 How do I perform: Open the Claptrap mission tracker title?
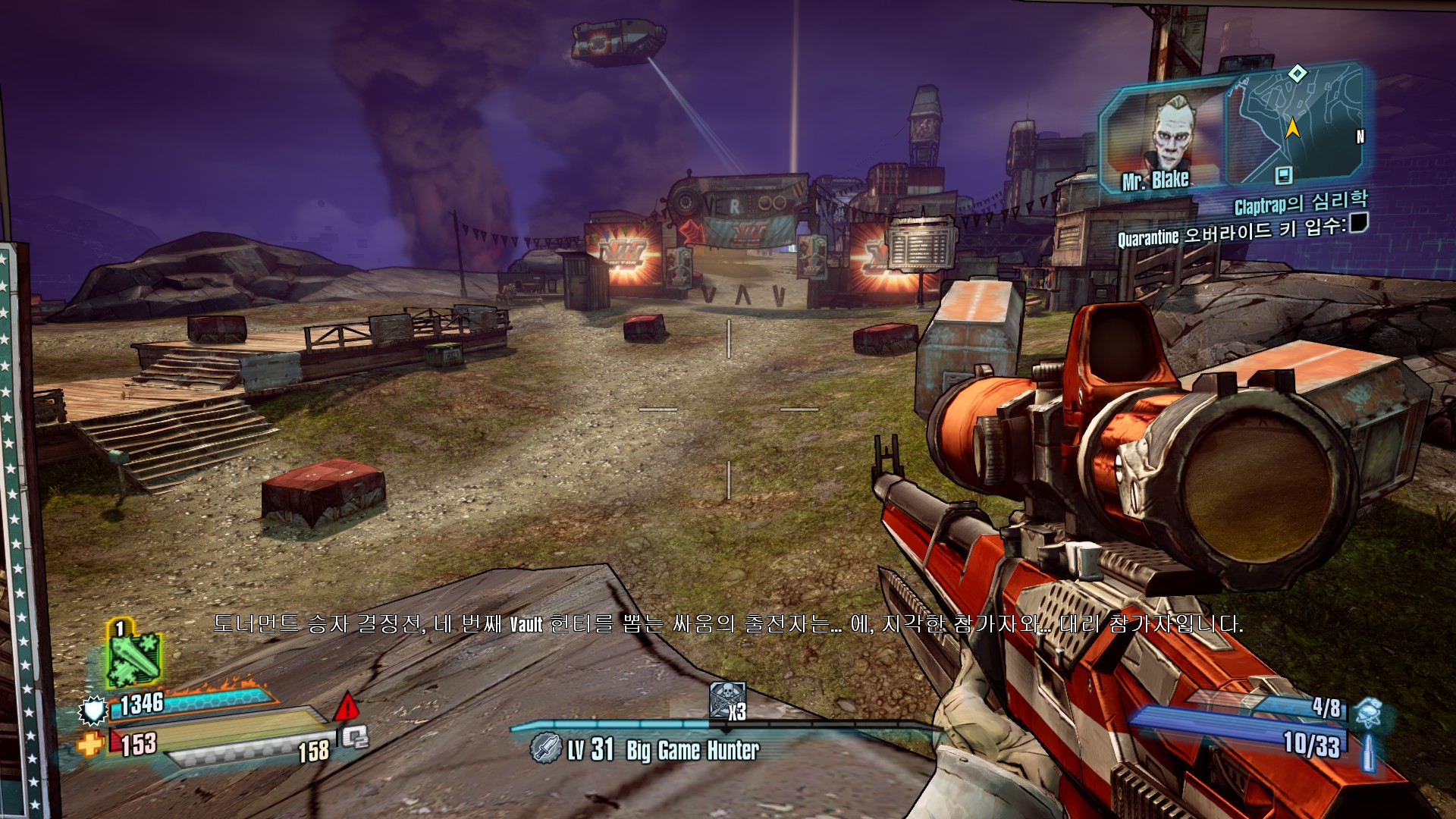1301,202
